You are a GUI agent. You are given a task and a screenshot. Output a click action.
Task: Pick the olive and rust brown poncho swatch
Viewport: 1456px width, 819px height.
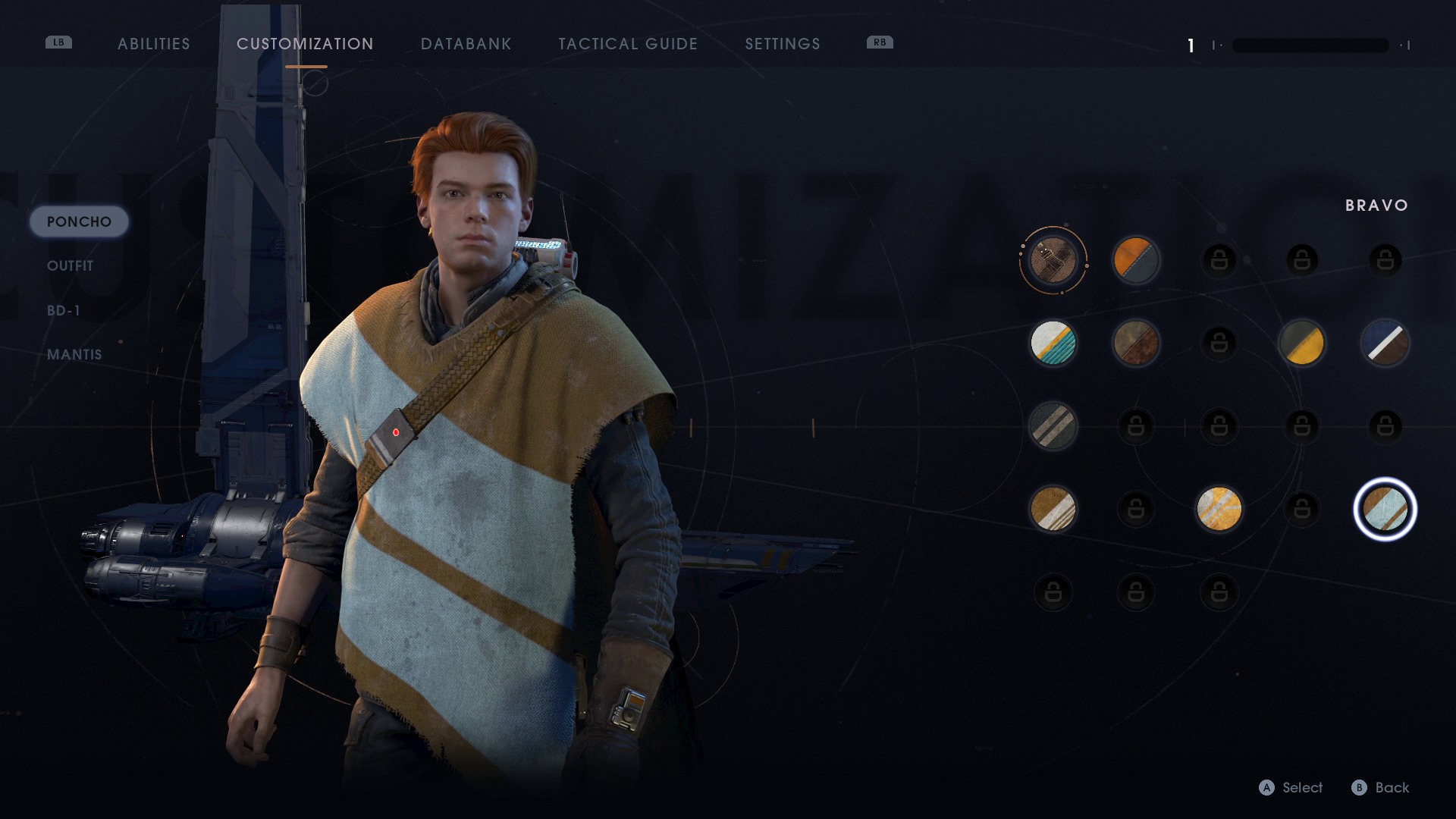(1135, 343)
